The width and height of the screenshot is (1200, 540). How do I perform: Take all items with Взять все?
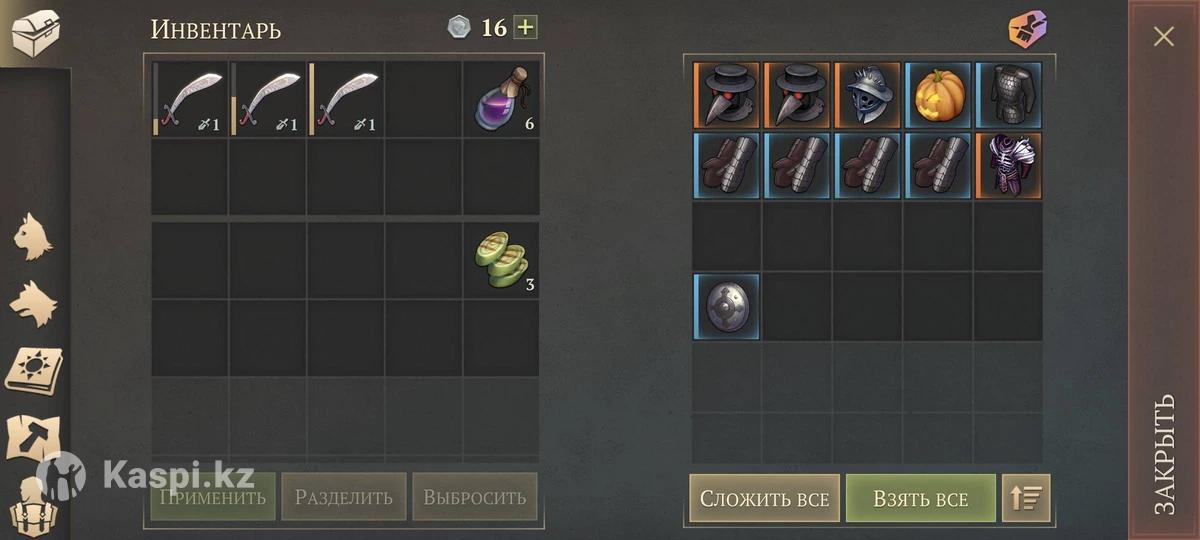point(920,498)
